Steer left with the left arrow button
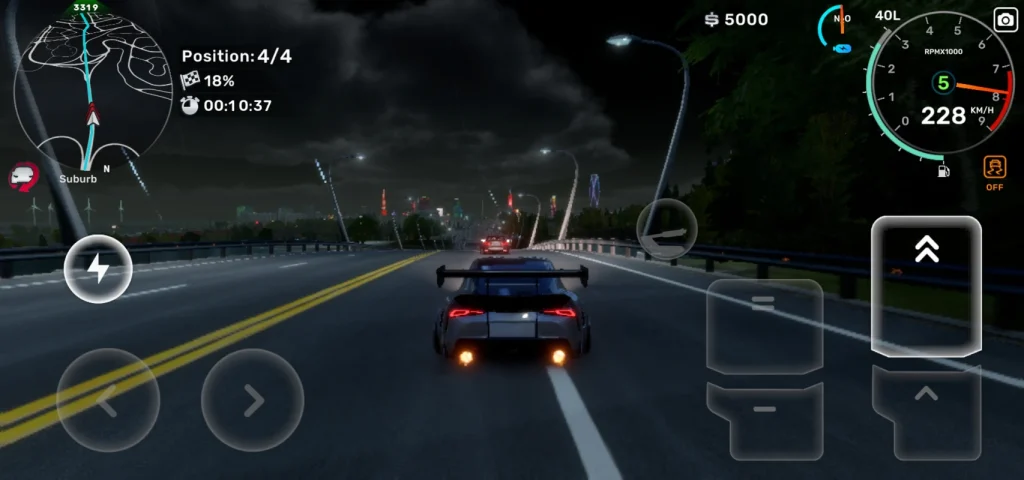The width and height of the screenshot is (1024, 480). tap(107, 401)
